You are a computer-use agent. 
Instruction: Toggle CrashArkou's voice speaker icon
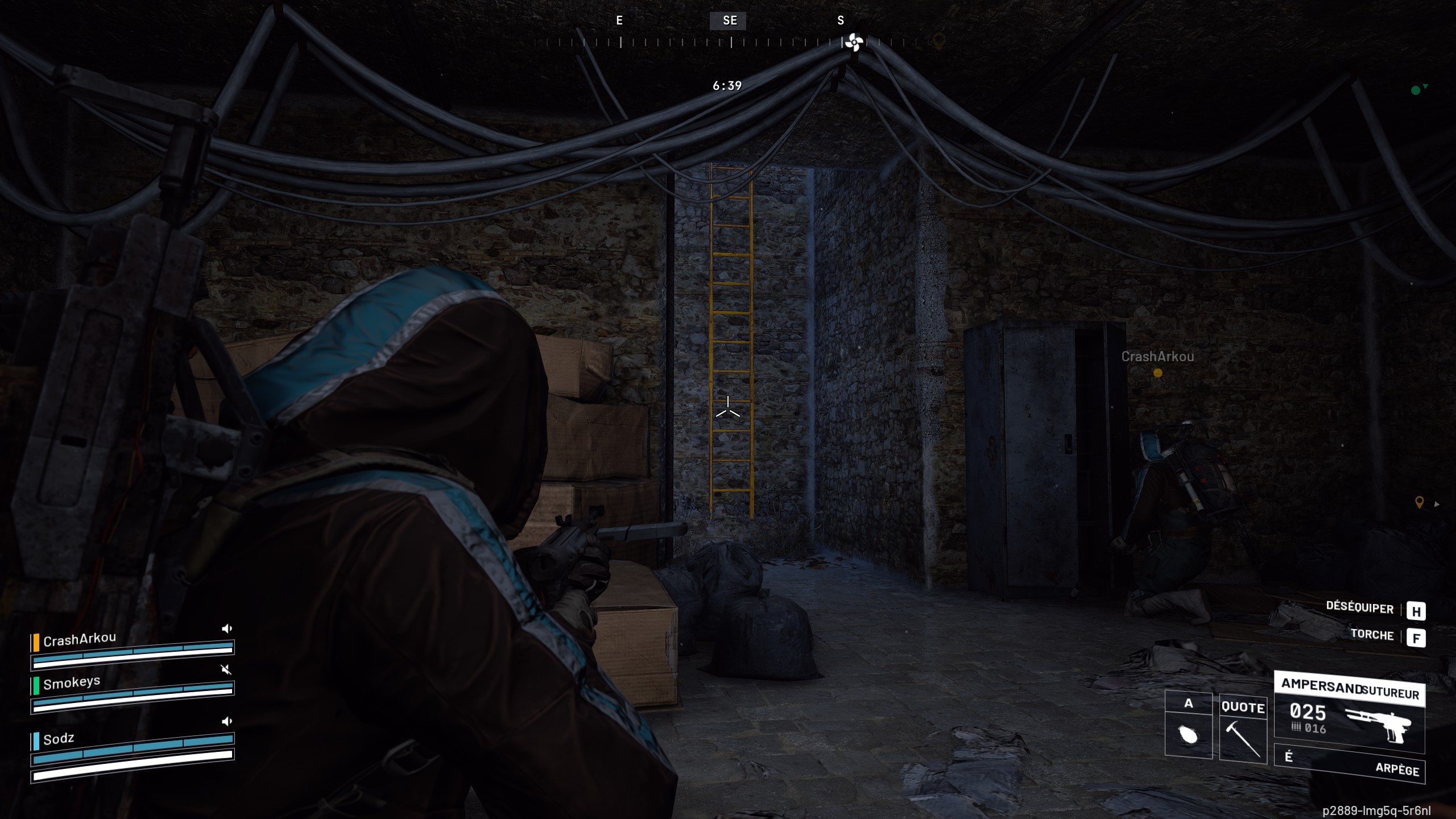click(227, 628)
